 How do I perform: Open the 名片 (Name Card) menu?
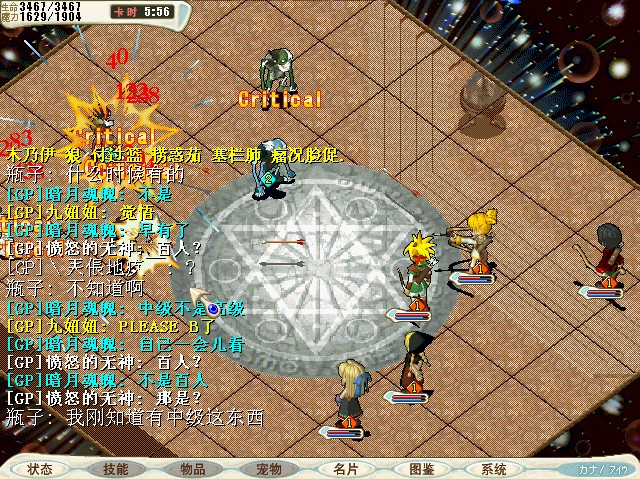coord(345,468)
